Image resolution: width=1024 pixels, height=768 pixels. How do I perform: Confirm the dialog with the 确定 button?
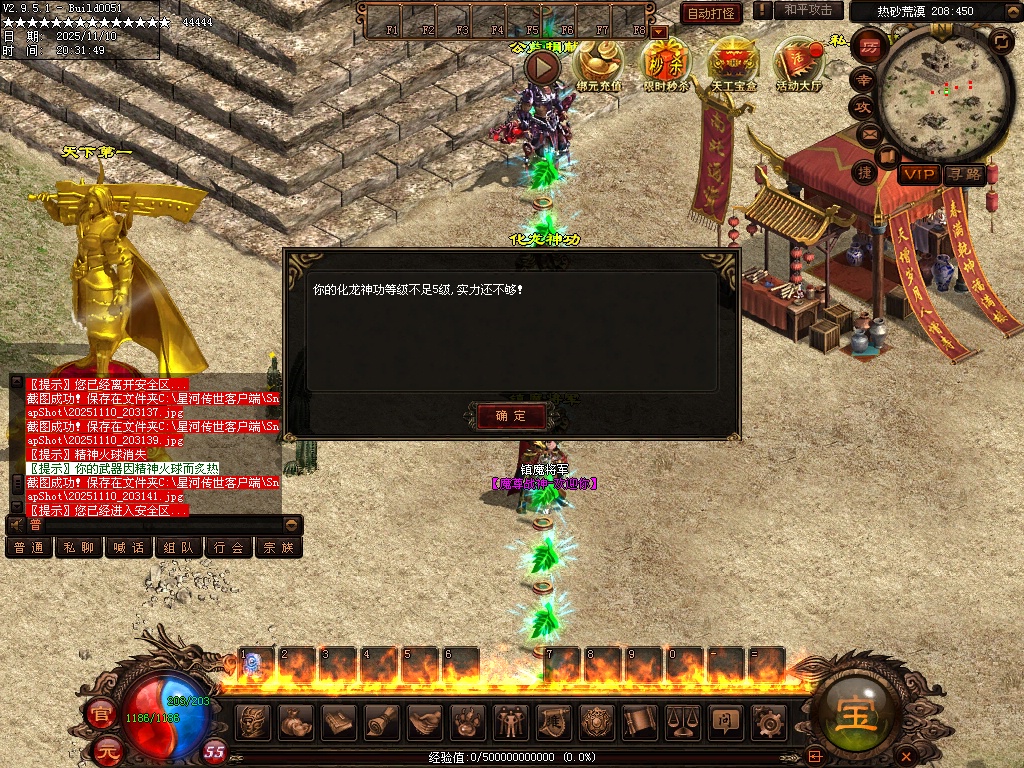click(511, 416)
